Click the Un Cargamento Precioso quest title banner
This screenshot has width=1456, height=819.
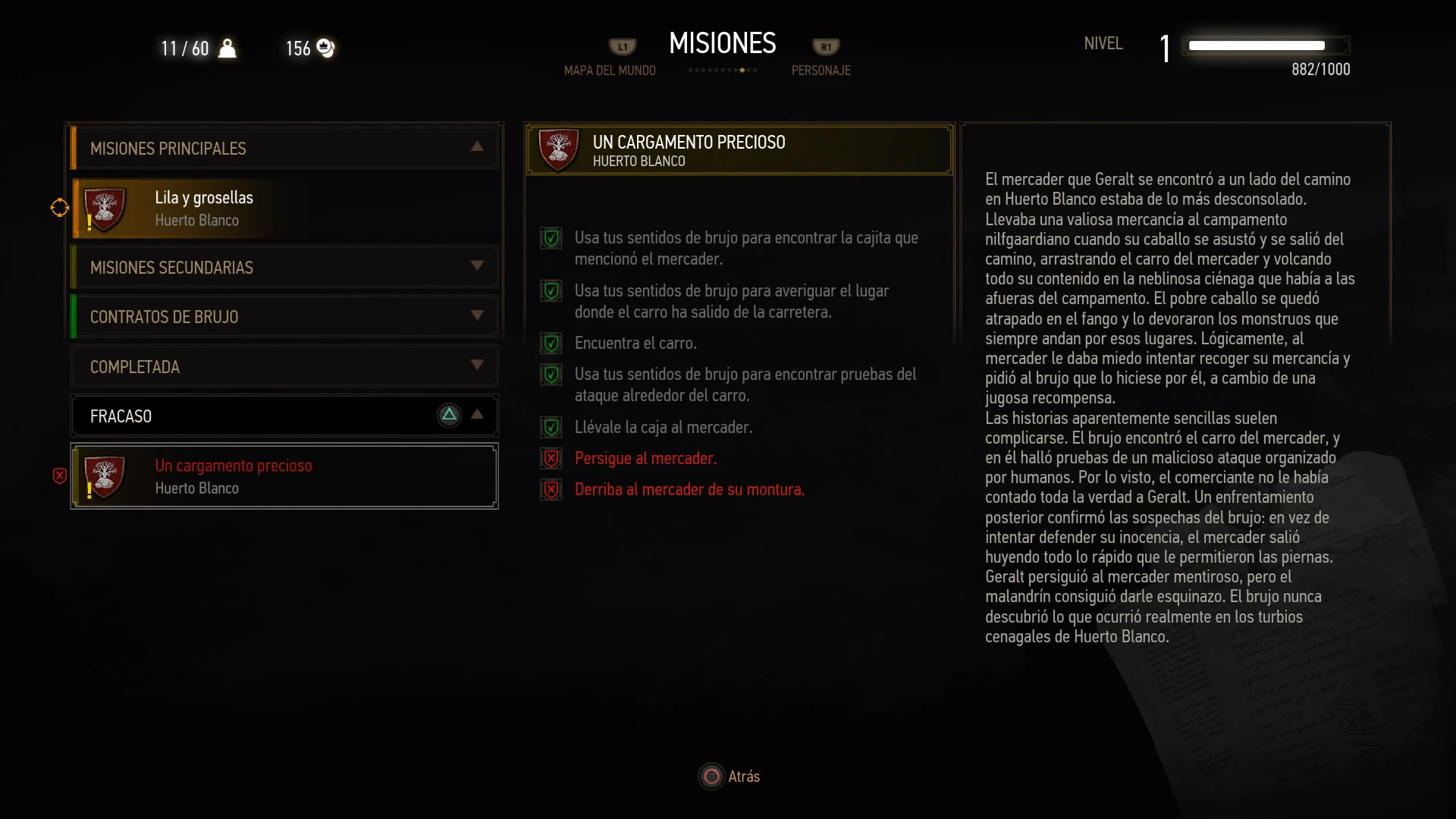pos(739,150)
